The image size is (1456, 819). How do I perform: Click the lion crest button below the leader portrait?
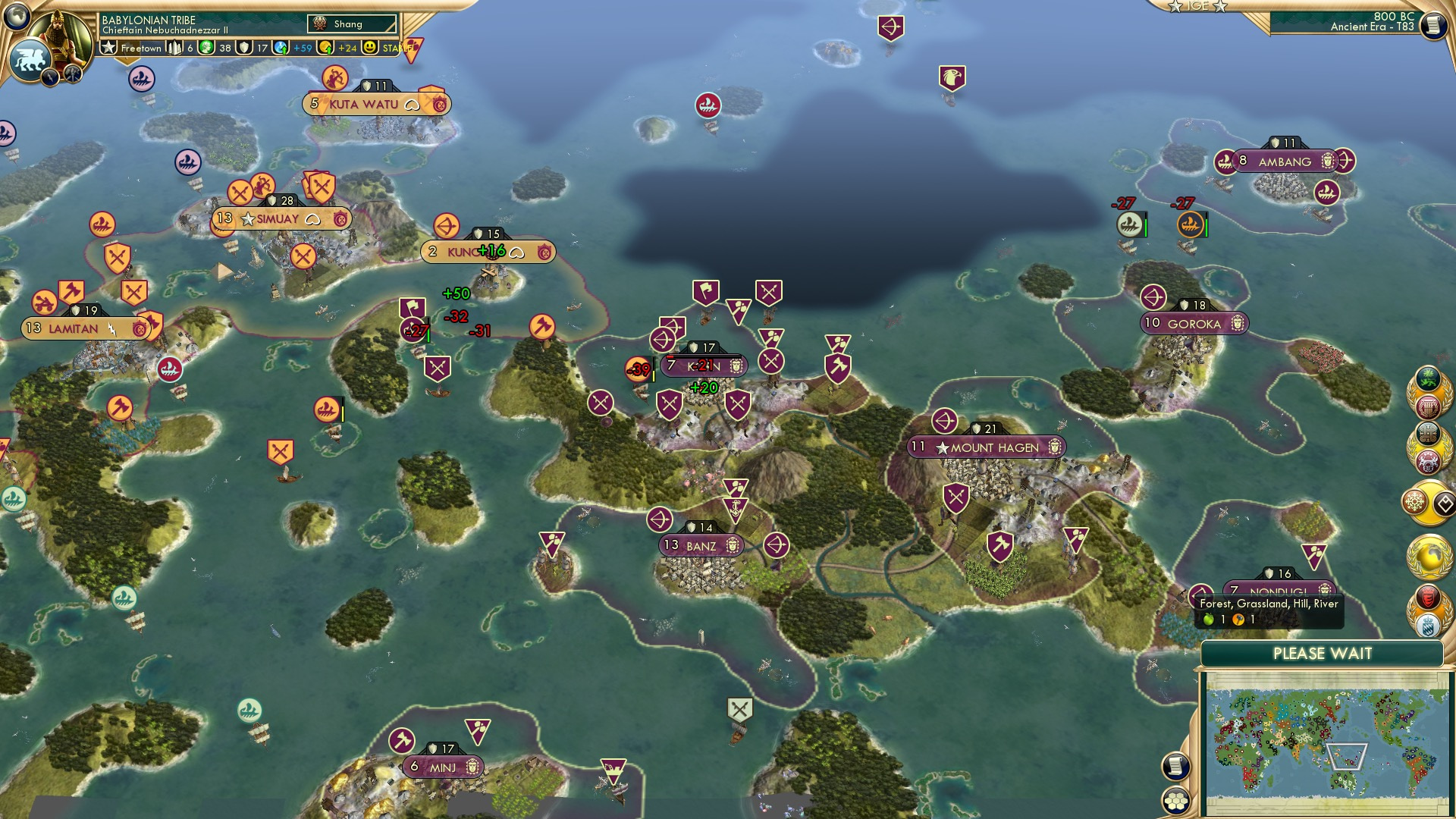[29, 59]
